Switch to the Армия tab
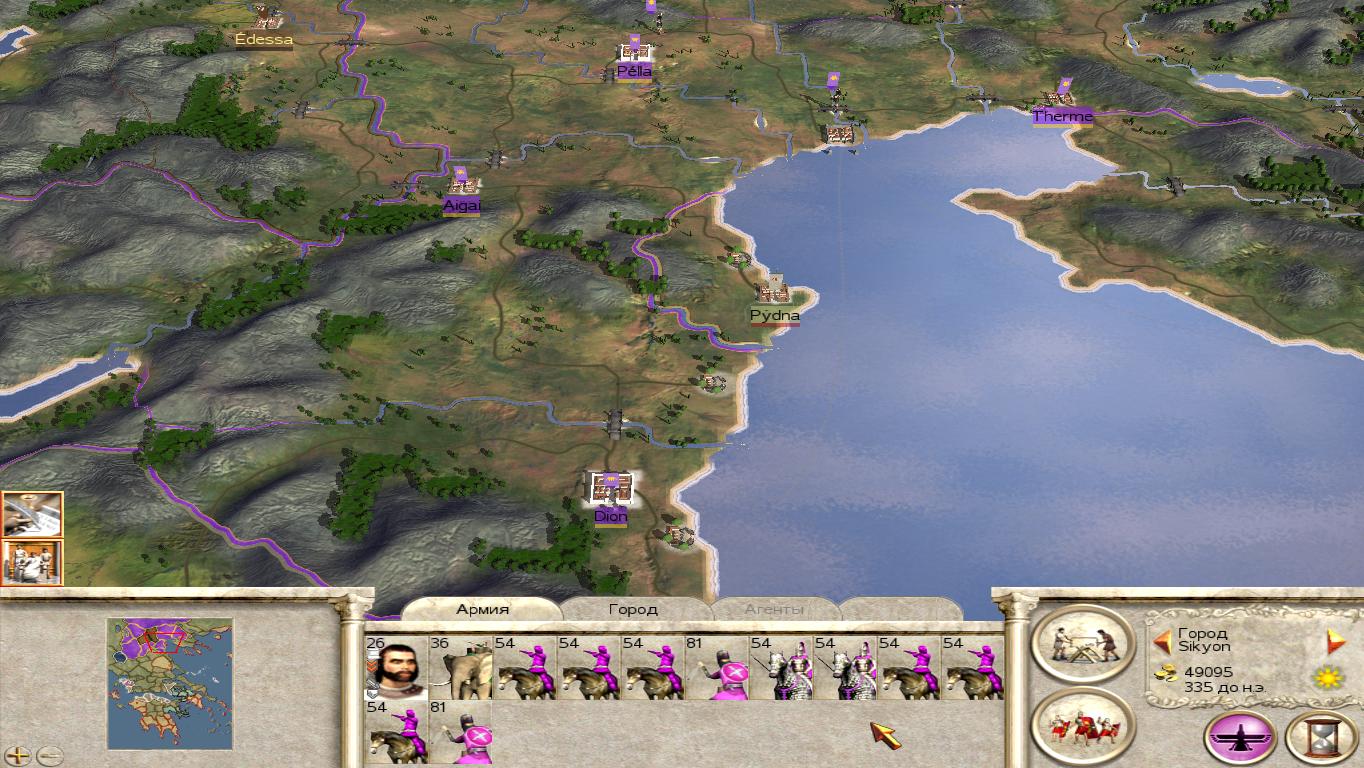The width and height of the screenshot is (1364, 768). tap(482, 610)
